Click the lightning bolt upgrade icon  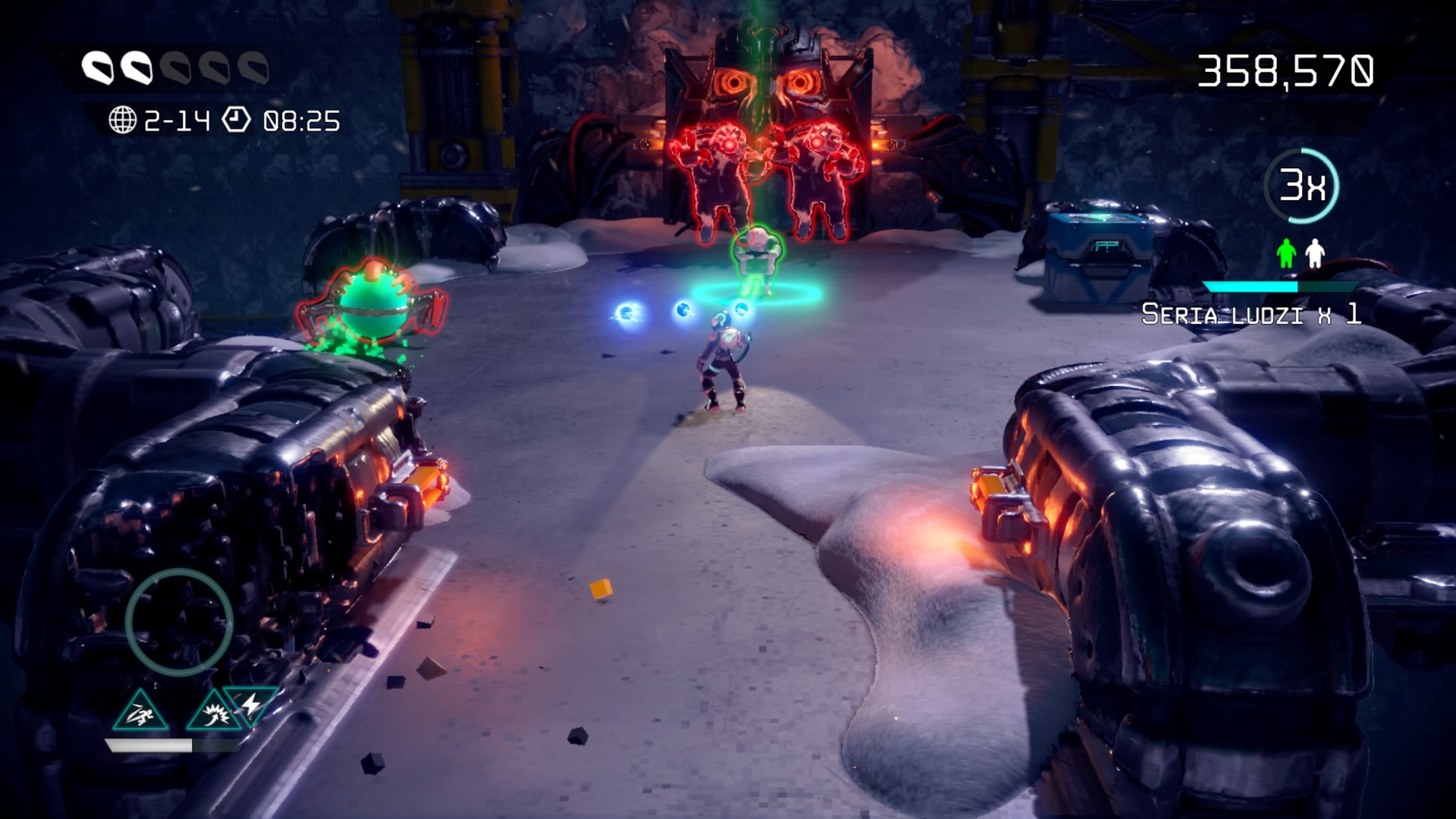(251, 703)
